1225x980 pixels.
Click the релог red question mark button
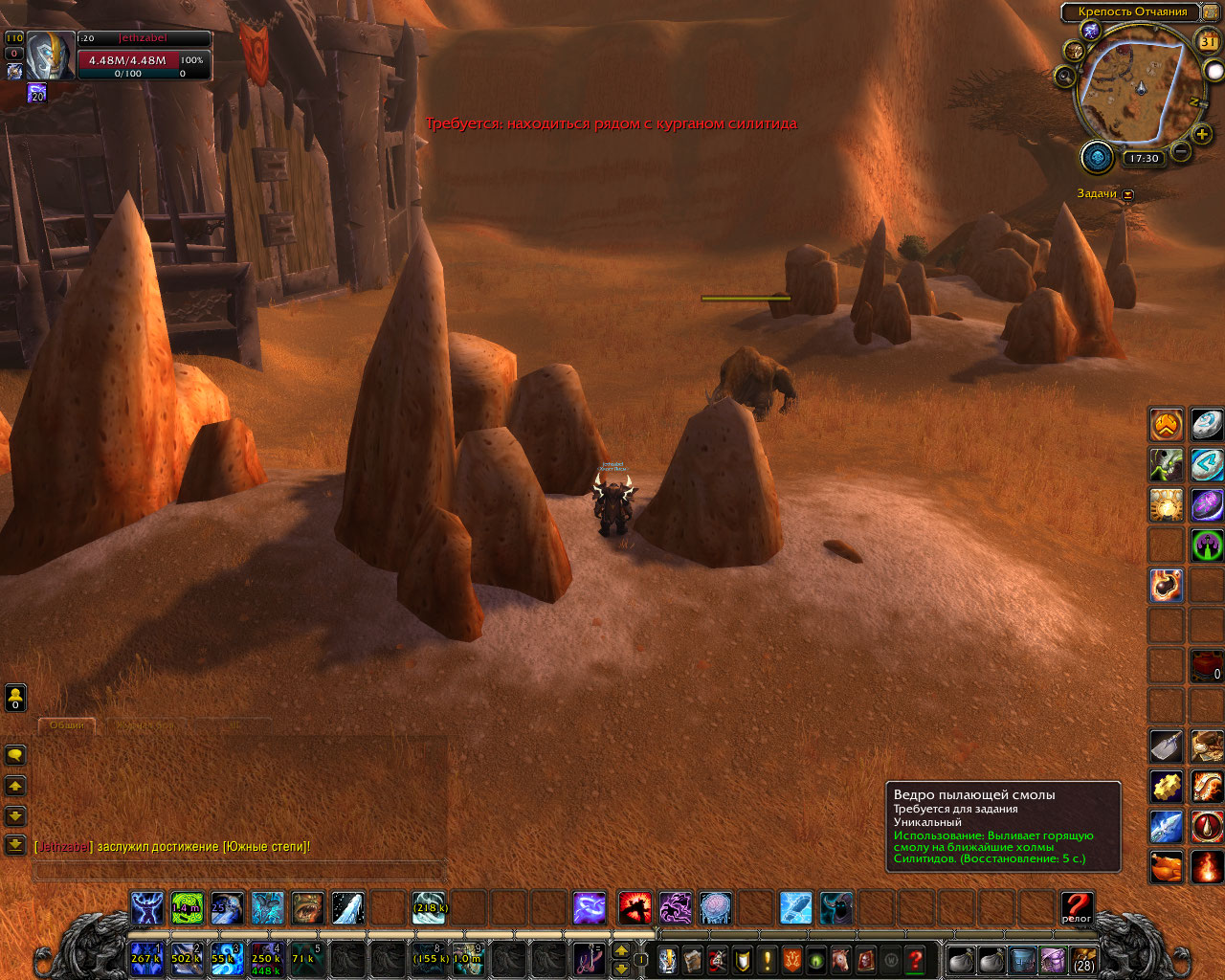point(1077,907)
